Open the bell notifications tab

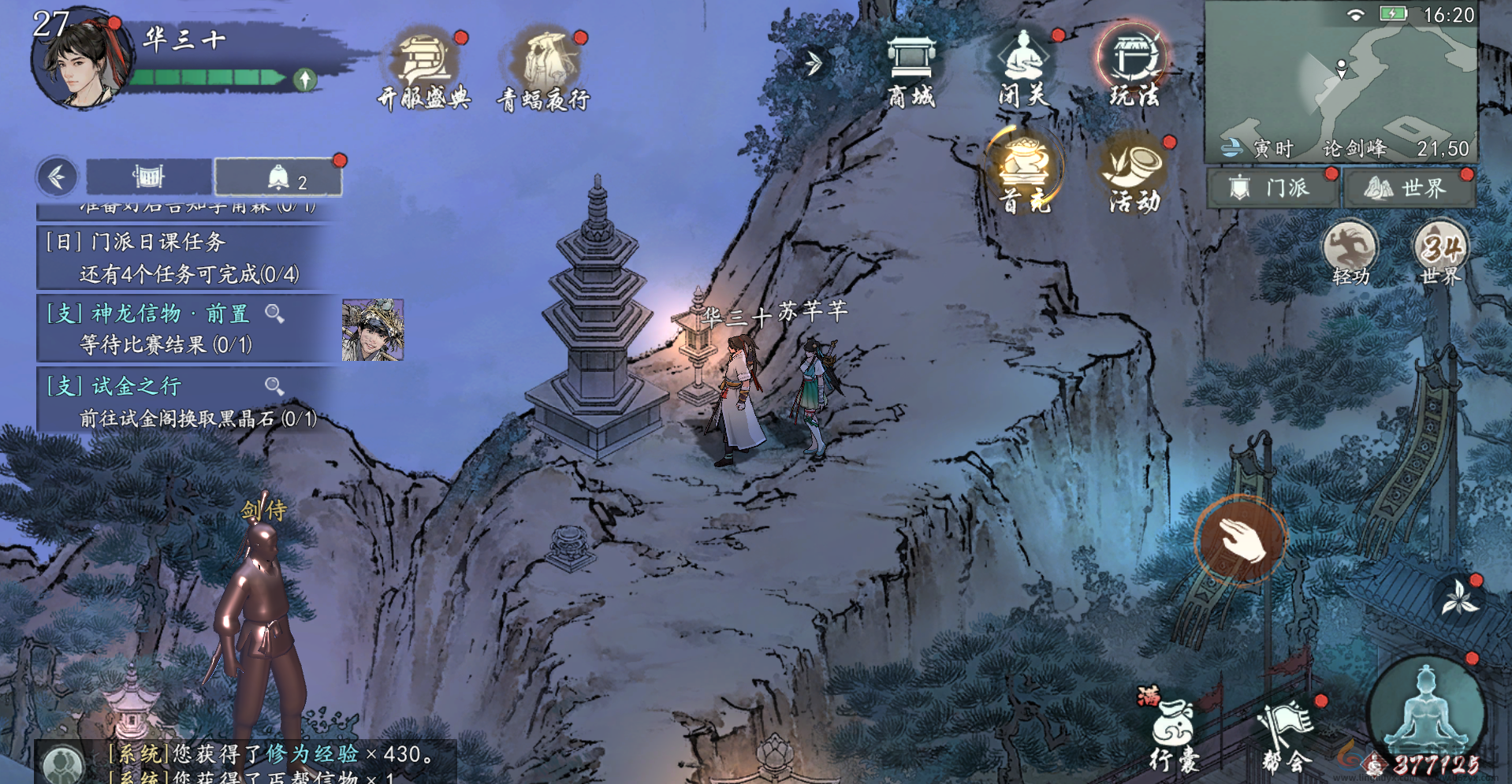point(278,177)
